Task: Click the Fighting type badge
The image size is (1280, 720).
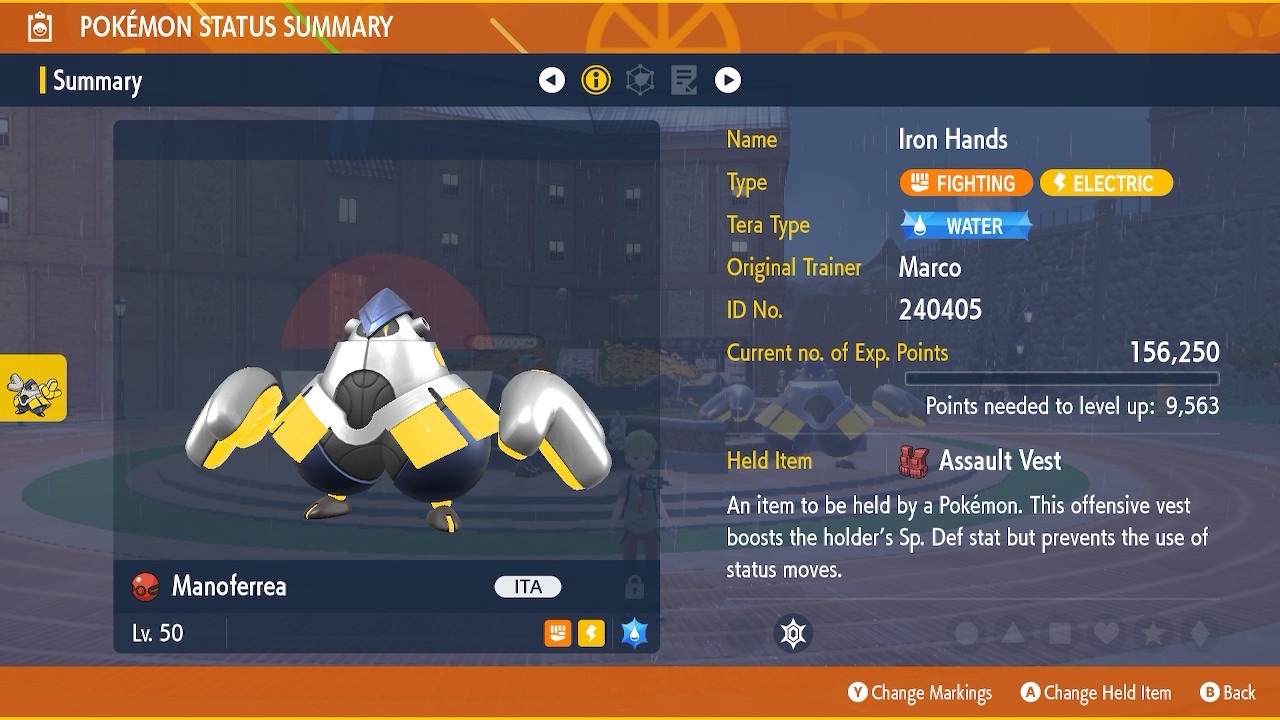Action: coord(965,183)
